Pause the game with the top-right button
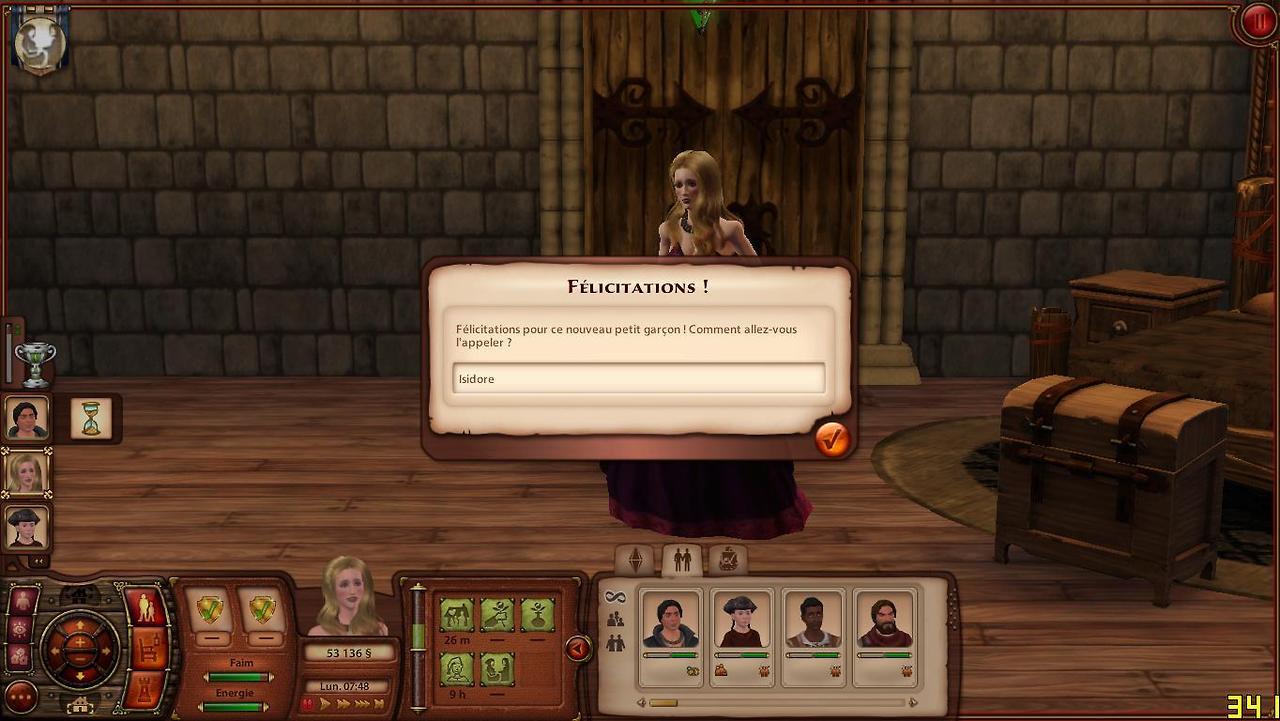The height and width of the screenshot is (721, 1280). [x=1256, y=22]
